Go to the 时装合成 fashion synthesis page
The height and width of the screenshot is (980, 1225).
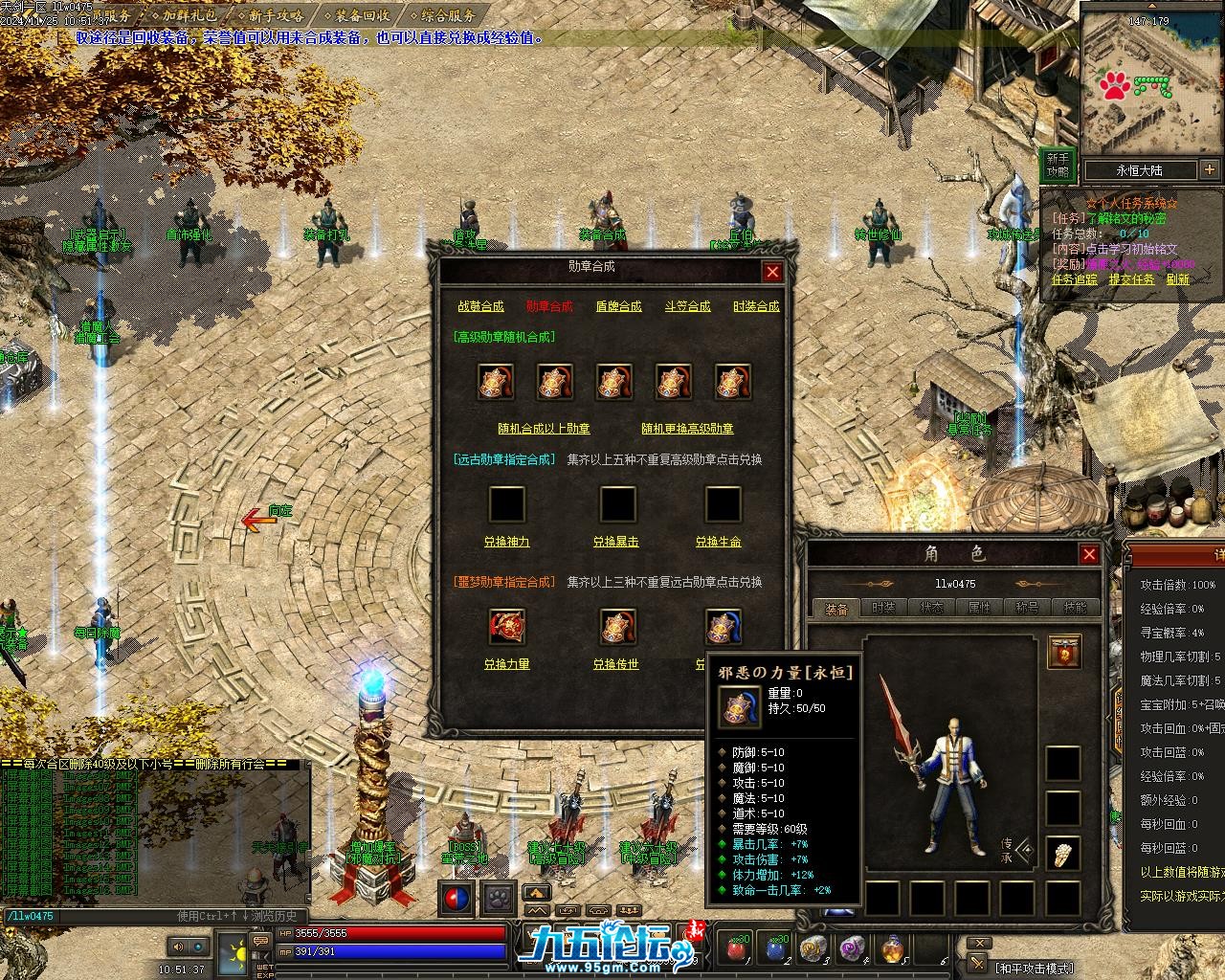(756, 306)
